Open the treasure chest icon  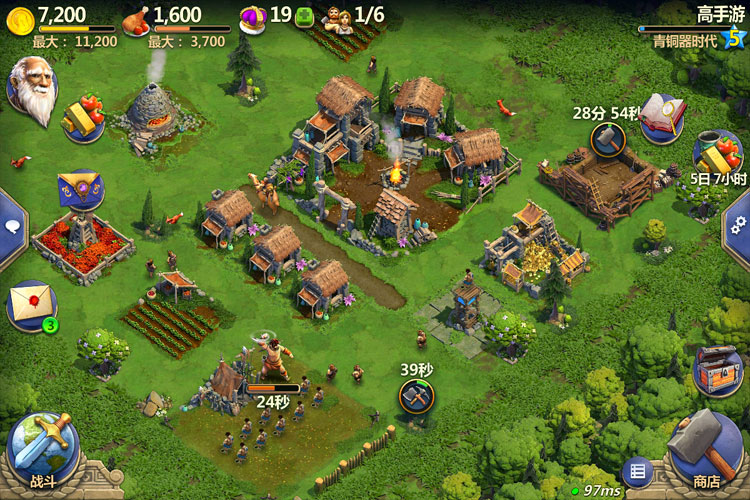tap(717, 370)
